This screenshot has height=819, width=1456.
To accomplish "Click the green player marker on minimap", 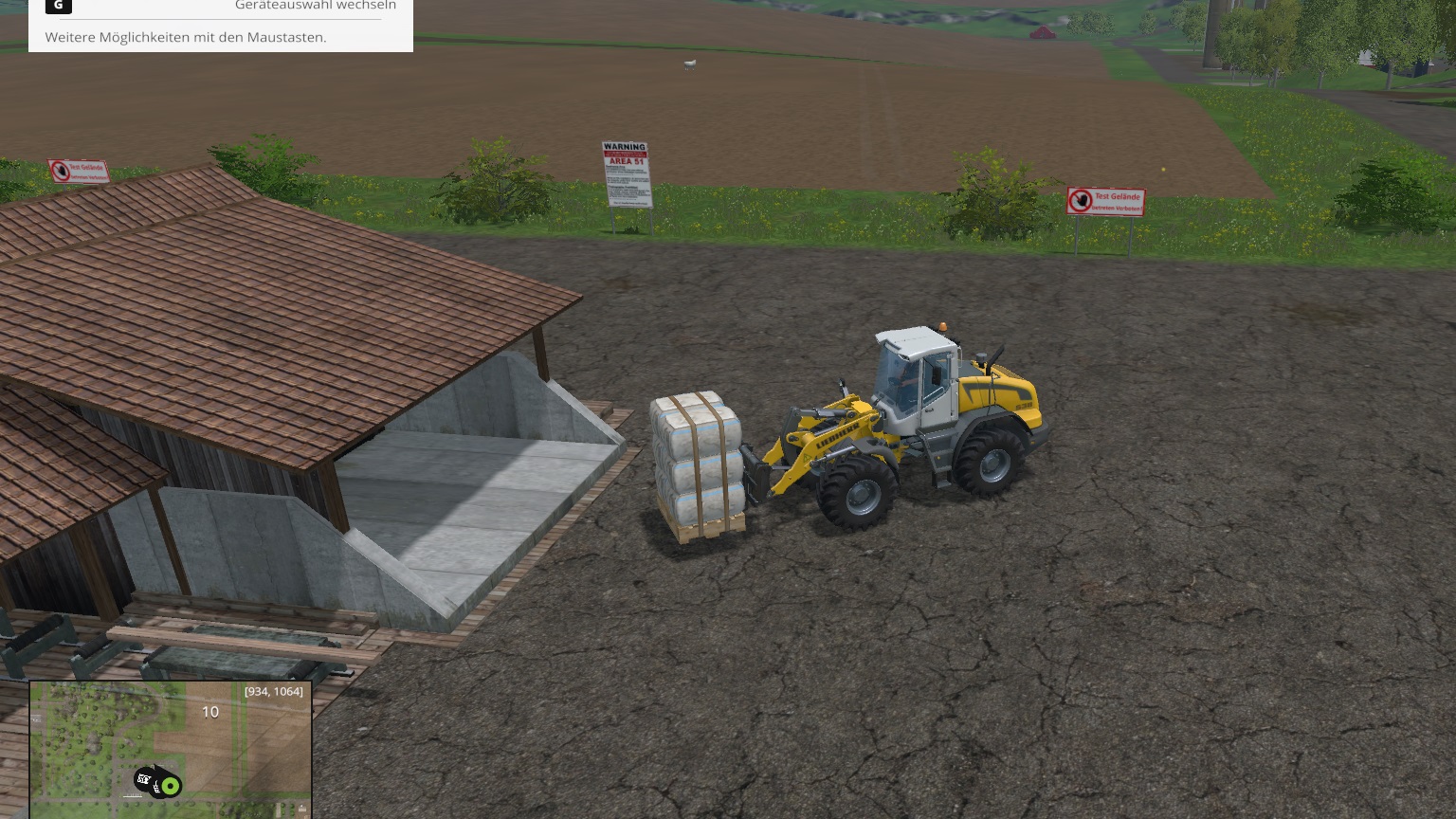I will click(x=170, y=786).
